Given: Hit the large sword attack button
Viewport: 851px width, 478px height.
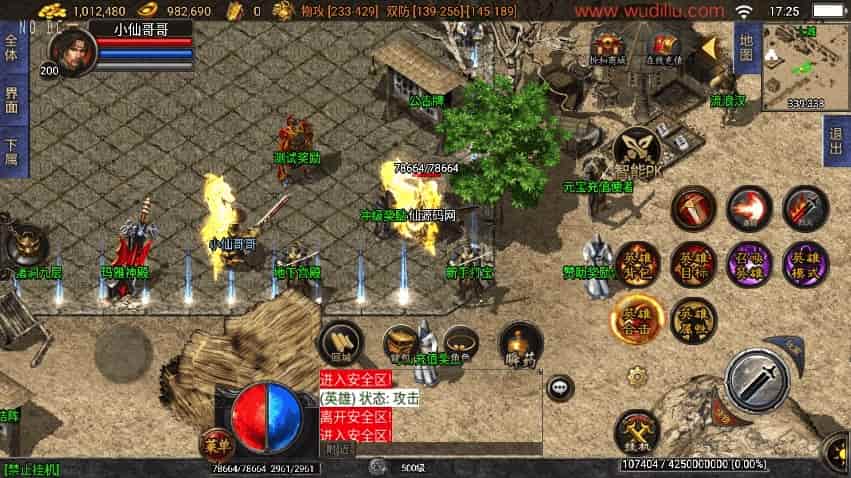Looking at the screenshot, I should tap(757, 380).
